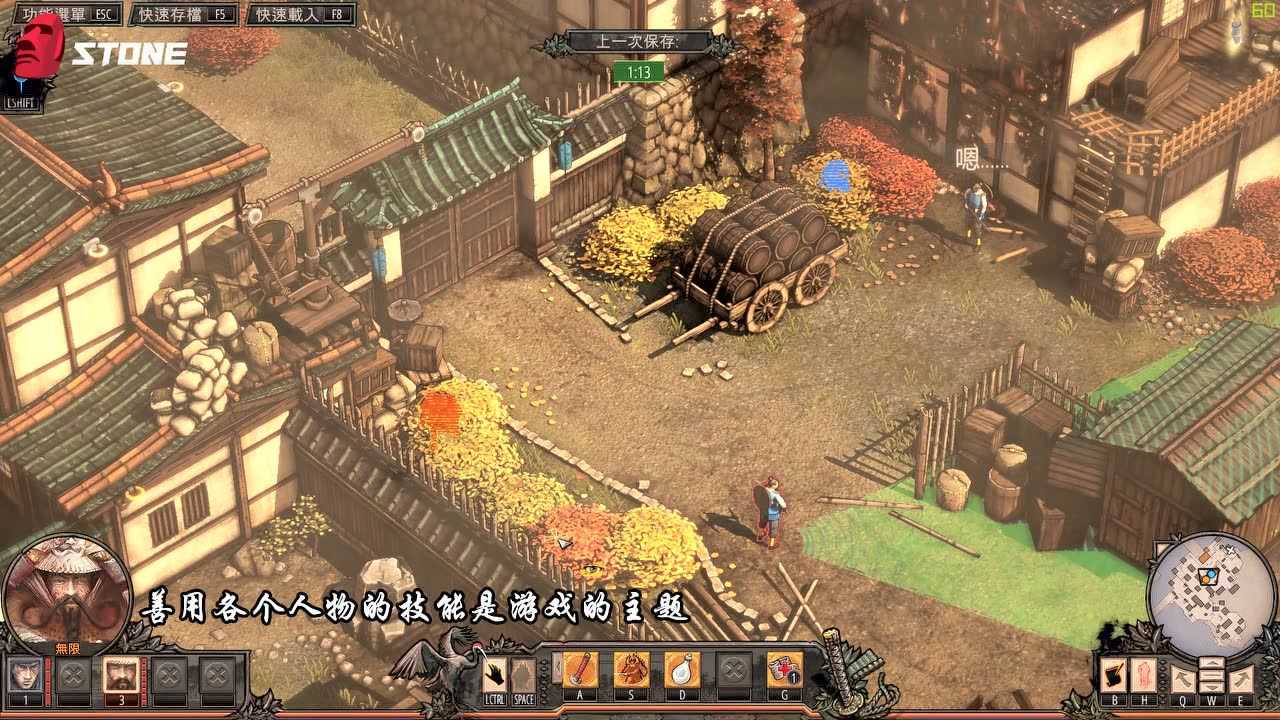Image resolution: width=1280 pixels, height=720 pixels.
Task: Open the 功能選單 function menu
Action: [62, 14]
